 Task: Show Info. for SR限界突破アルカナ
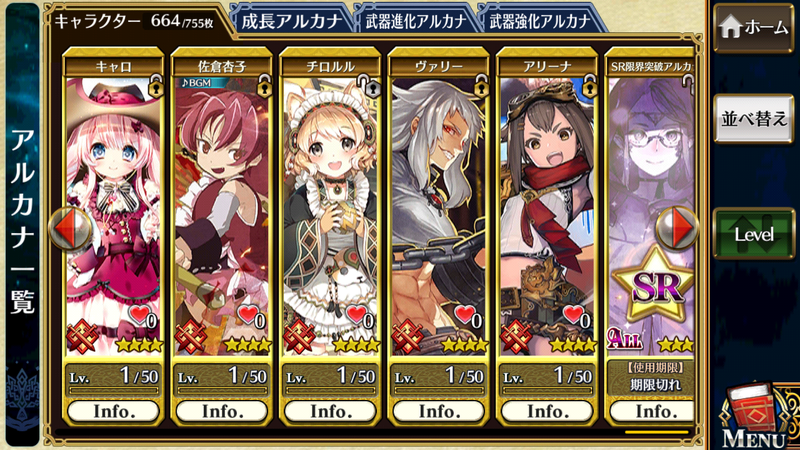coord(654,410)
